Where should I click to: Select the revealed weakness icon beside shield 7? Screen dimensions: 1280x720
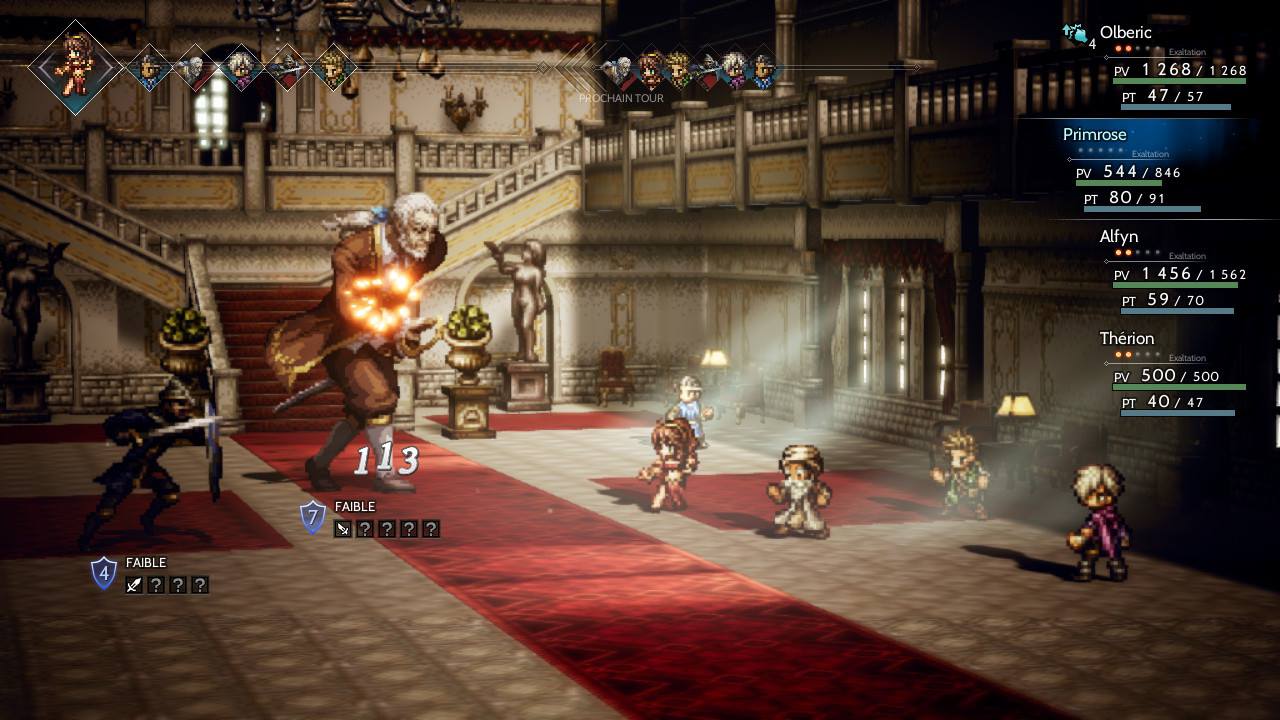pyautogui.click(x=343, y=529)
